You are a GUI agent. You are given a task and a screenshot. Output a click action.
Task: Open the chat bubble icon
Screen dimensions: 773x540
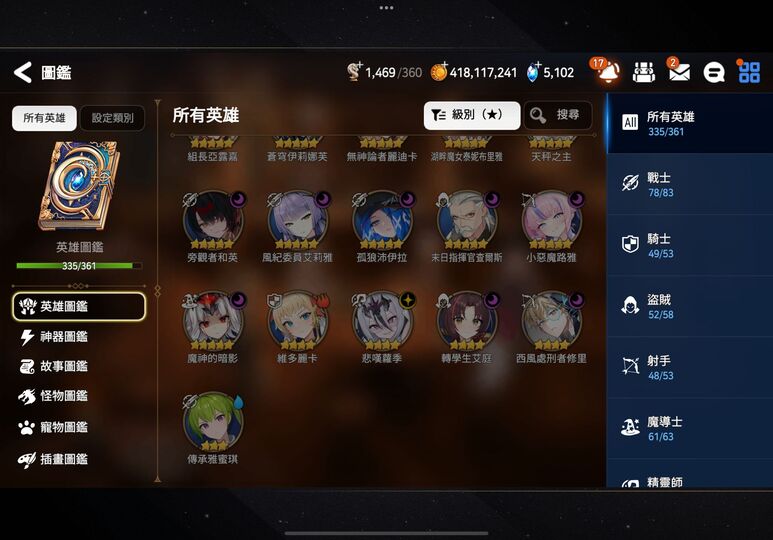pyautogui.click(x=714, y=72)
